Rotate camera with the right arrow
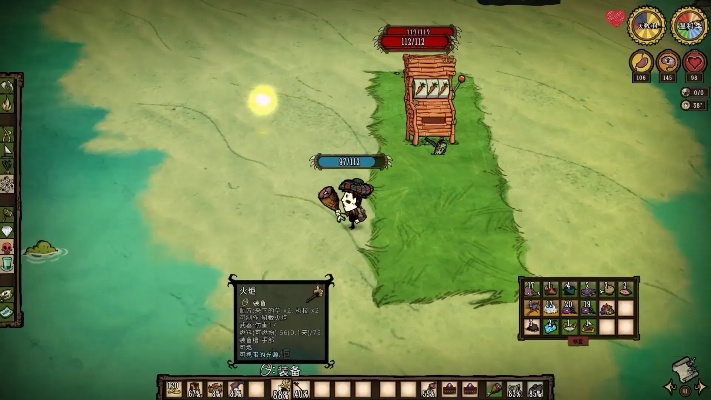711x400 pixels. 700,386
